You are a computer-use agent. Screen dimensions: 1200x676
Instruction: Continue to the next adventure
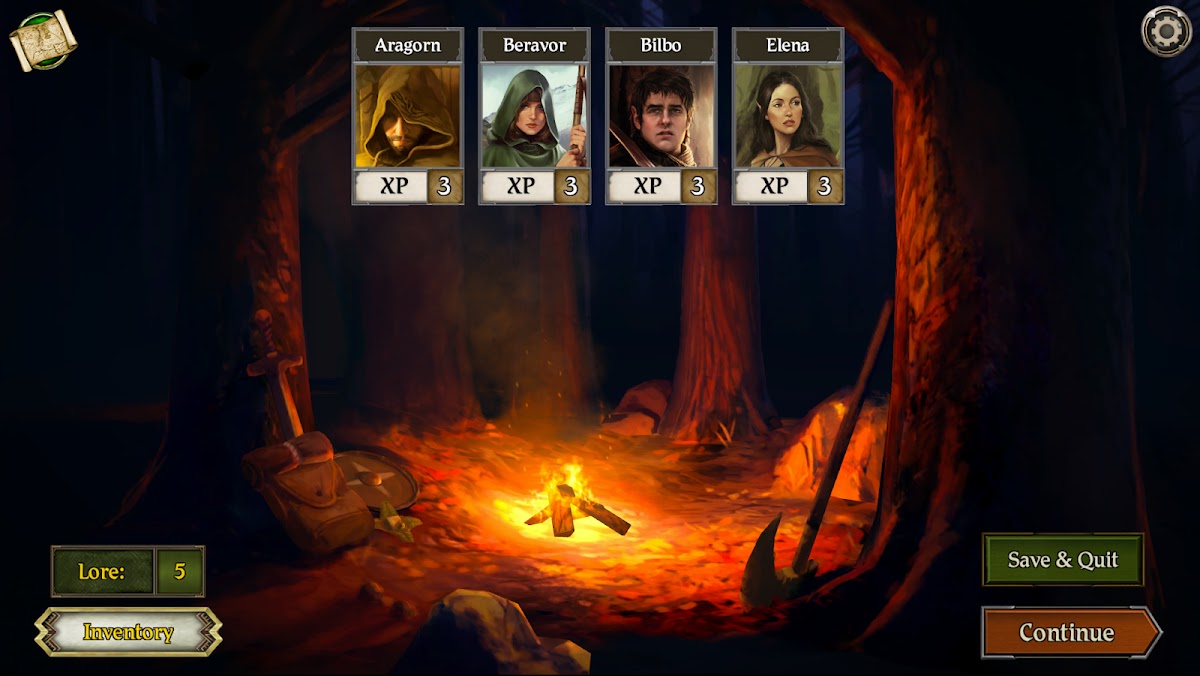click(x=1066, y=632)
